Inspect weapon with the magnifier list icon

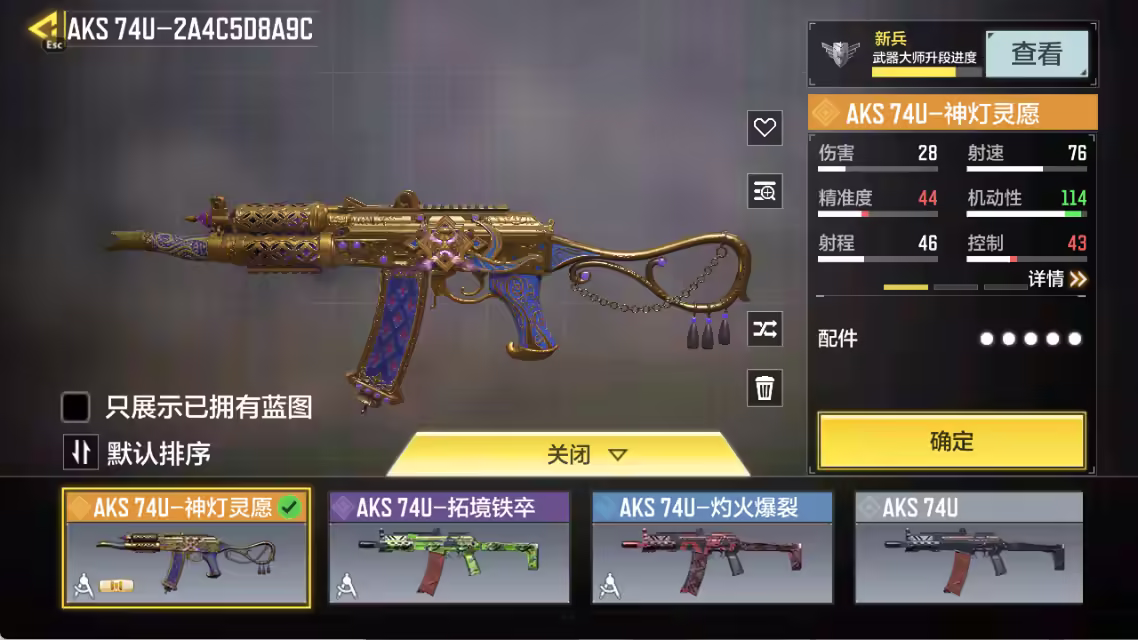click(765, 191)
